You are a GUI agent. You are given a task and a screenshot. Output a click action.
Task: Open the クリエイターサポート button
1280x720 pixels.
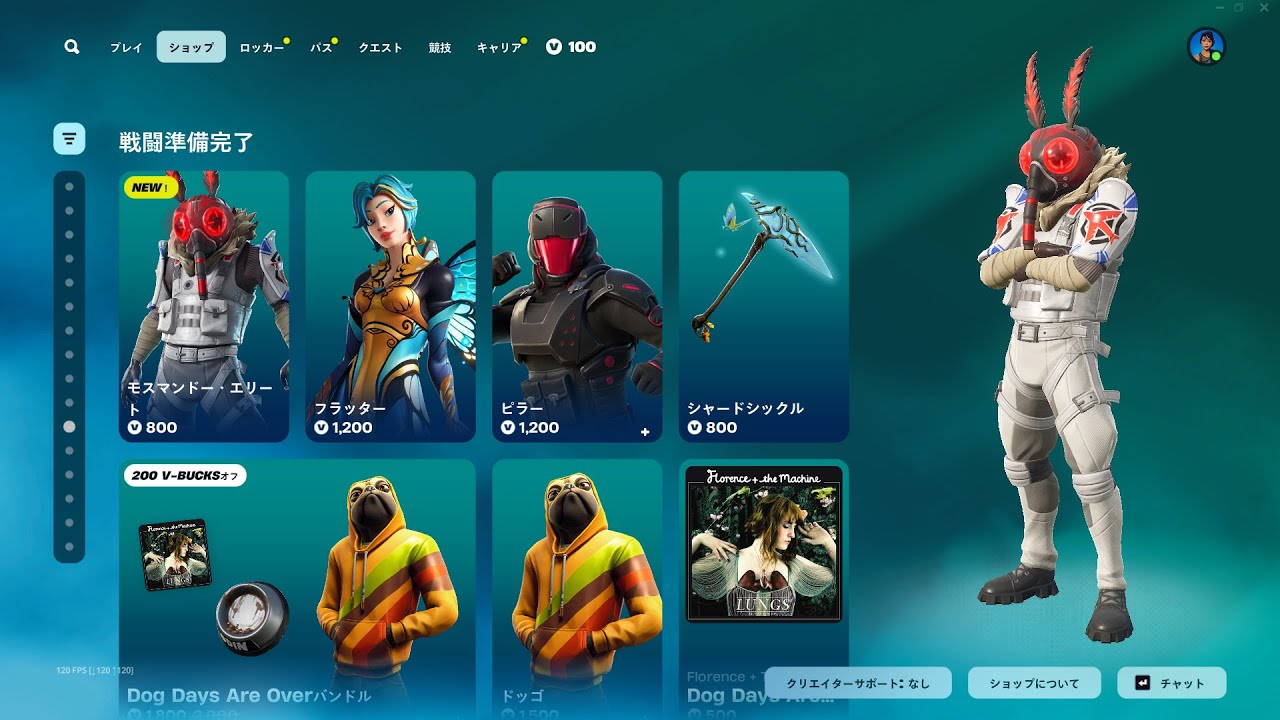coord(858,683)
